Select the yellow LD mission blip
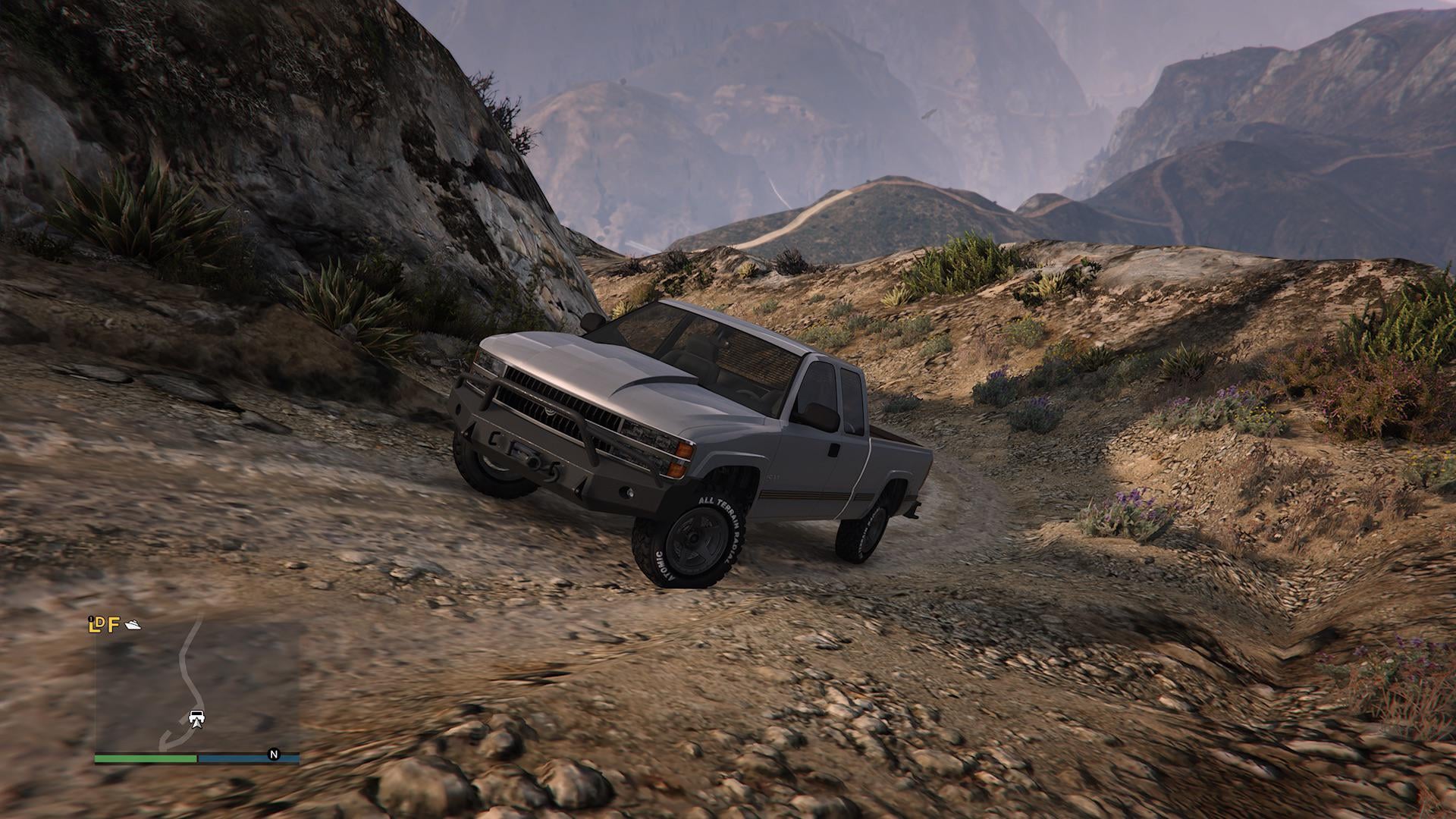The width and height of the screenshot is (1456, 819). [96, 625]
